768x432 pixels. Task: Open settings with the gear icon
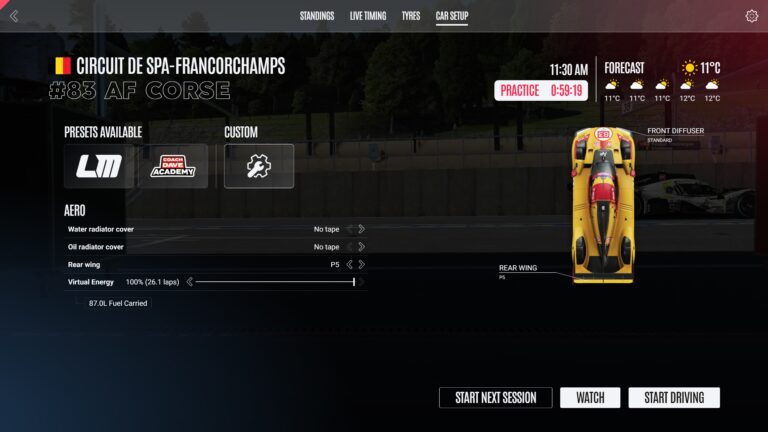pos(752,16)
